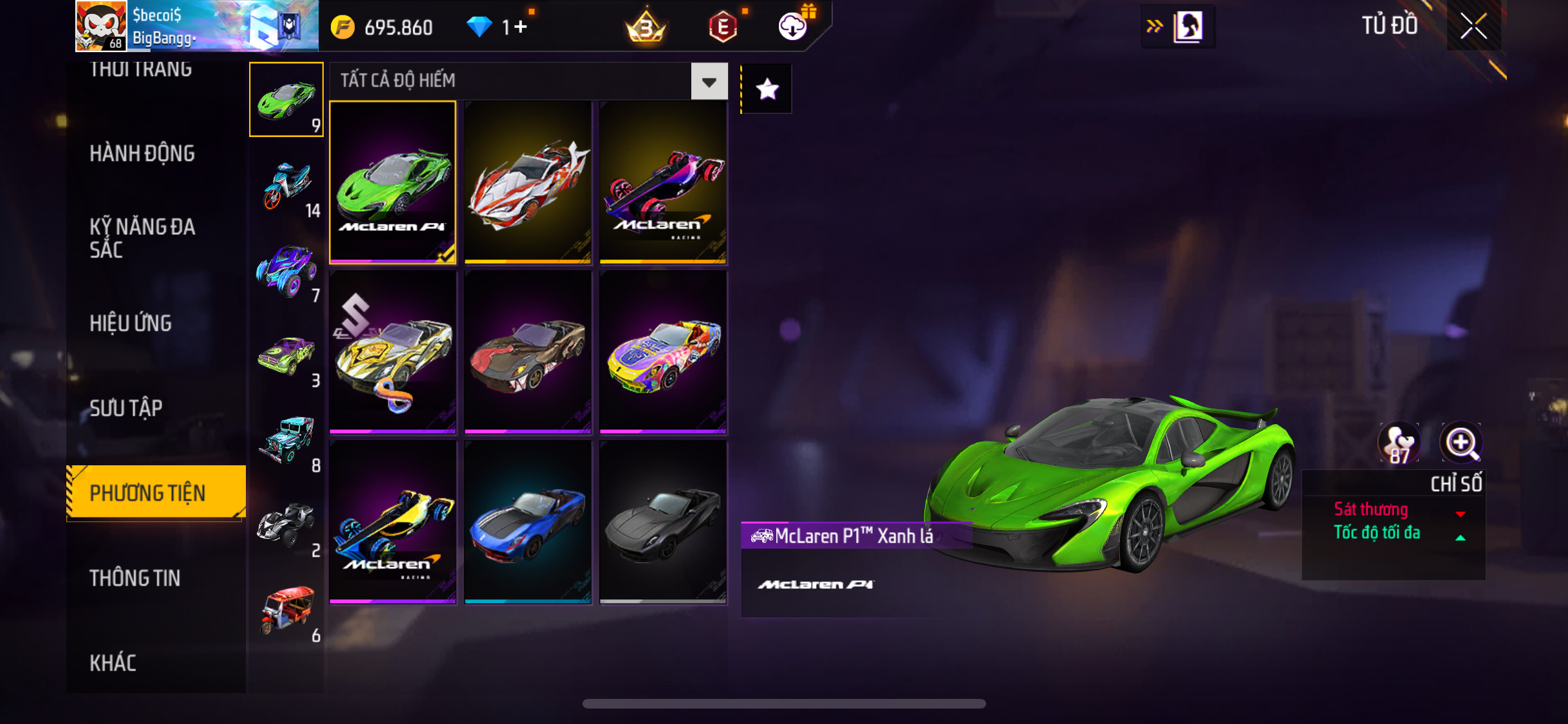Switch to the Khác category

pyautogui.click(x=113, y=663)
